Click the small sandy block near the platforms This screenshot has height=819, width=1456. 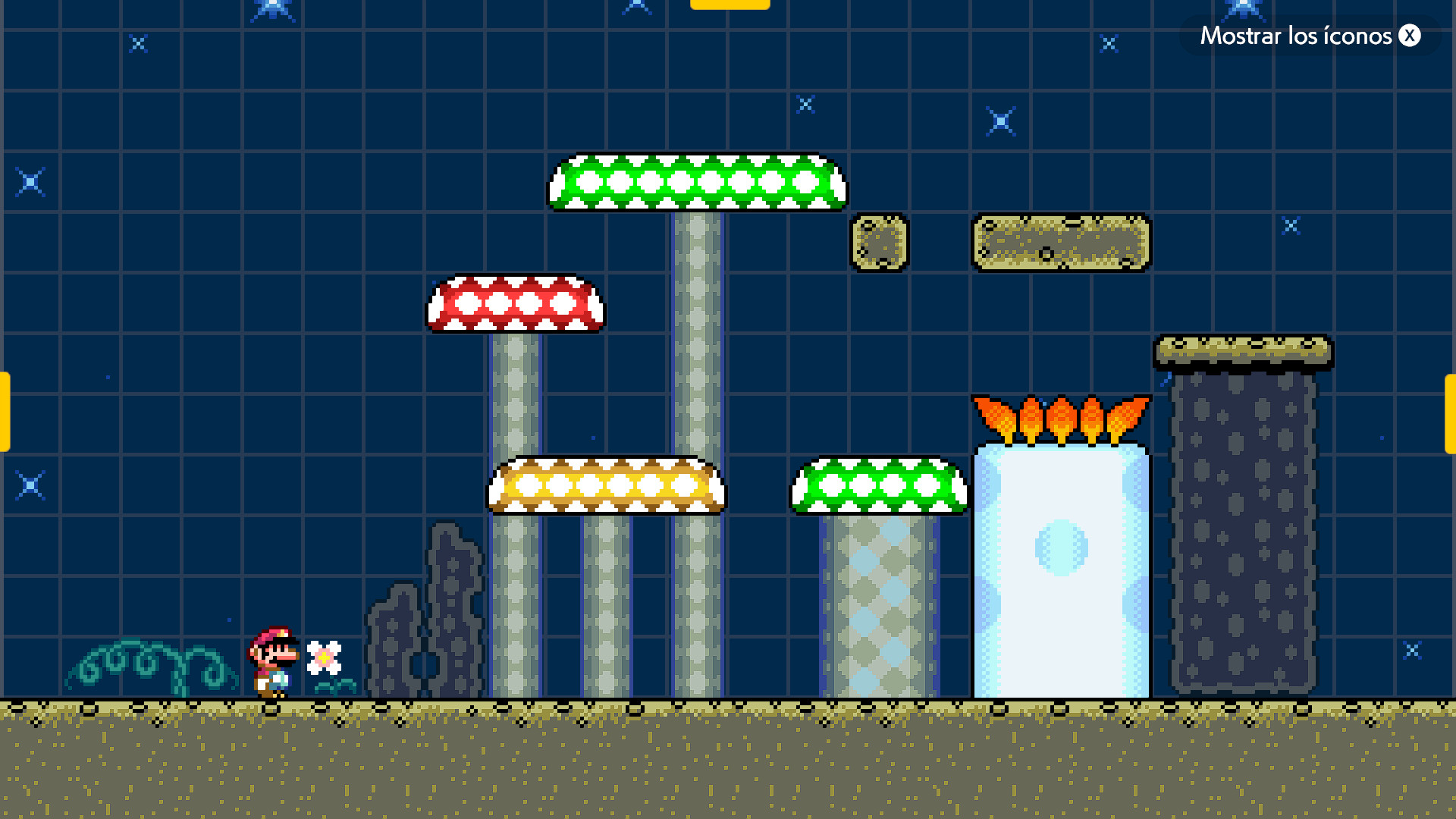[880, 244]
